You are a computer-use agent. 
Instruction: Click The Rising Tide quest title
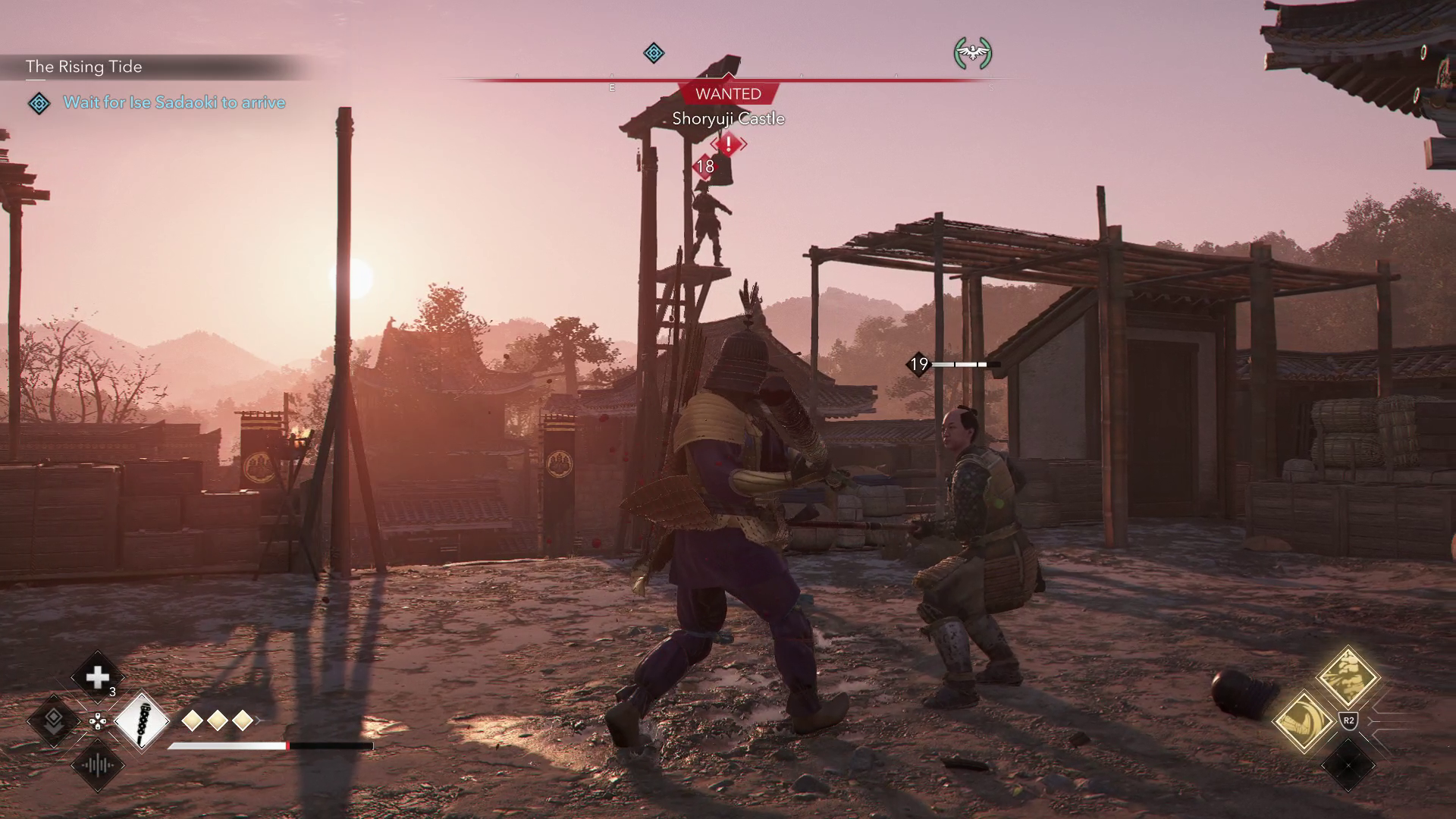coord(83,67)
